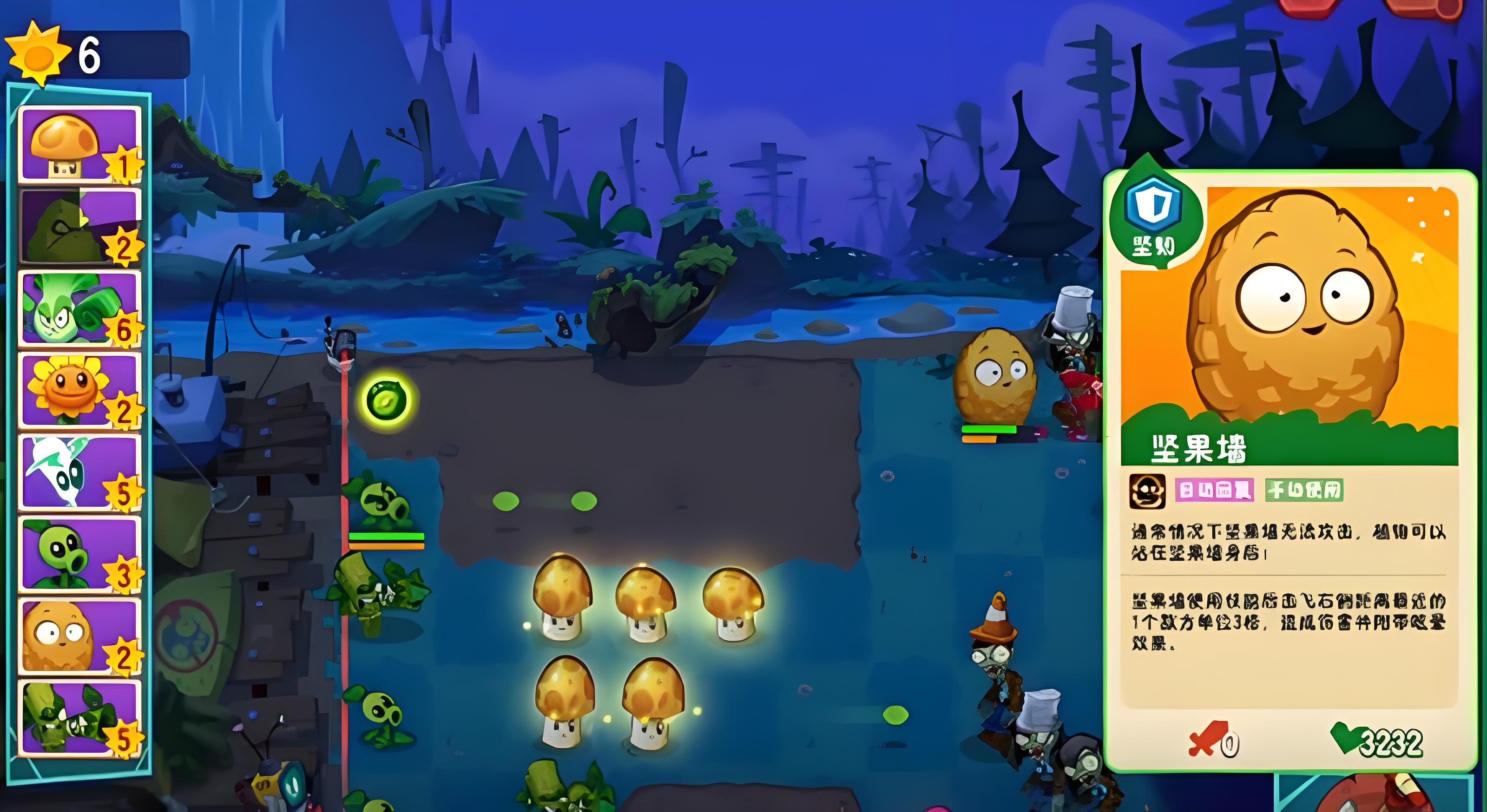Choose the Bonk Choy seed card
This screenshot has width=1487, height=812.
(x=79, y=308)
